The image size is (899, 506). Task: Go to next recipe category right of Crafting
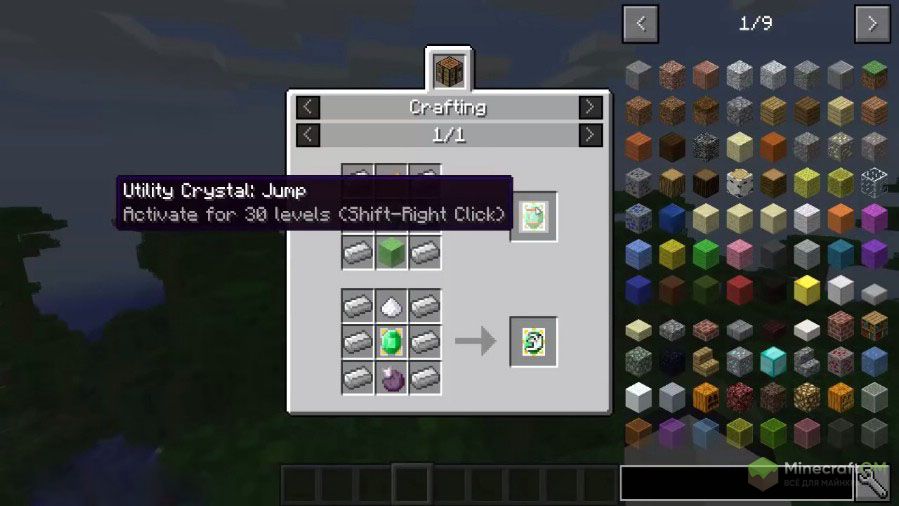pos(591,107)
